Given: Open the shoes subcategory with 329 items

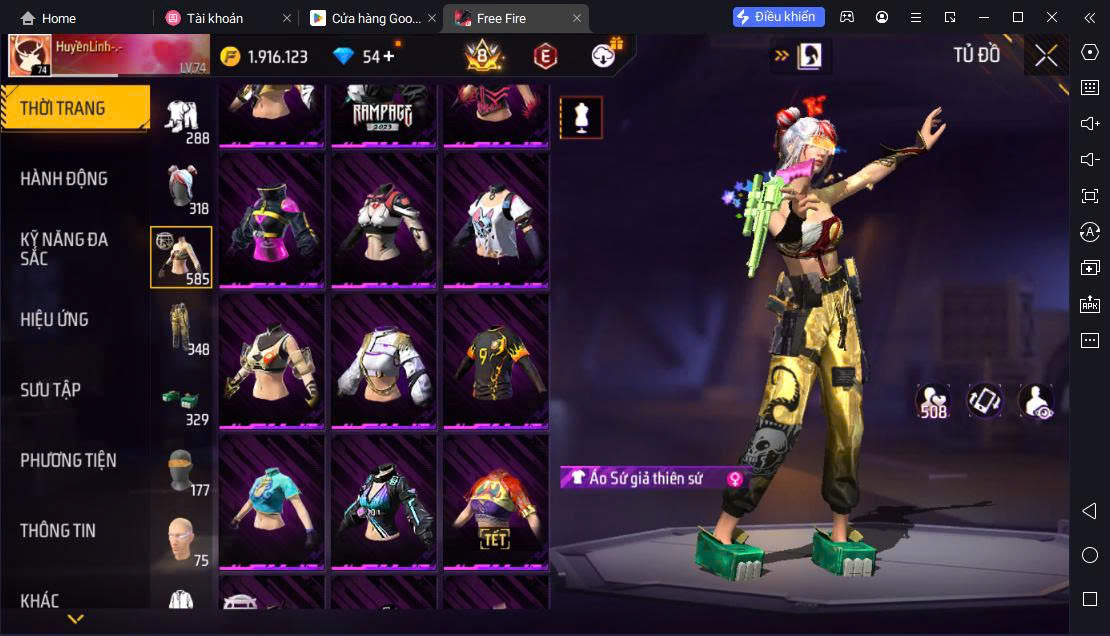Looking at the screenshot, I should click(181, 400).
